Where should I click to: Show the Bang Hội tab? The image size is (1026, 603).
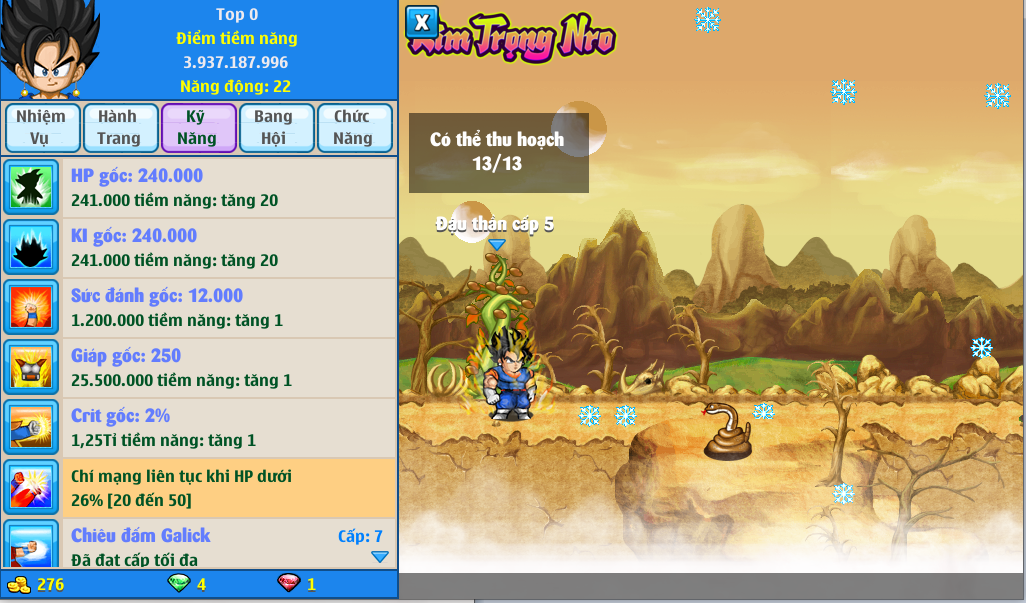click(x=274, y=128)
